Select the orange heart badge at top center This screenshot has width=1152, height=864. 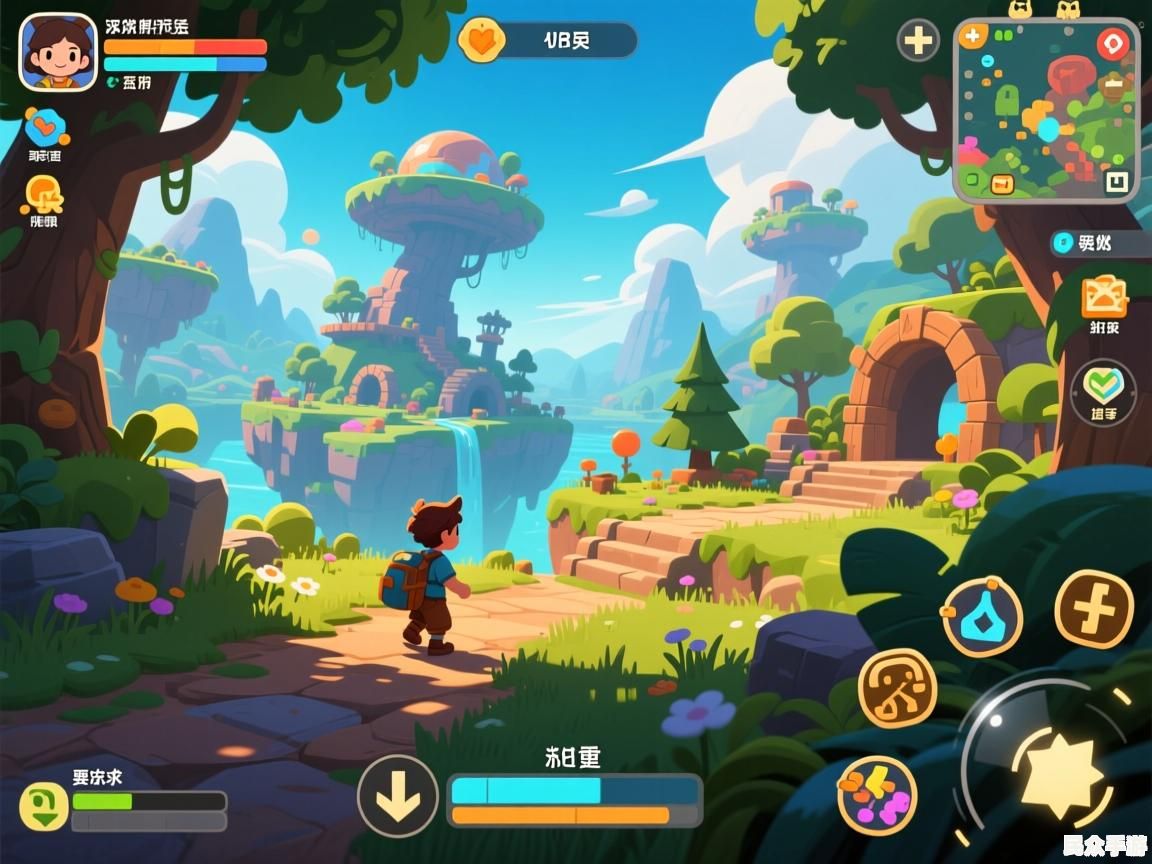pos(481,41)
